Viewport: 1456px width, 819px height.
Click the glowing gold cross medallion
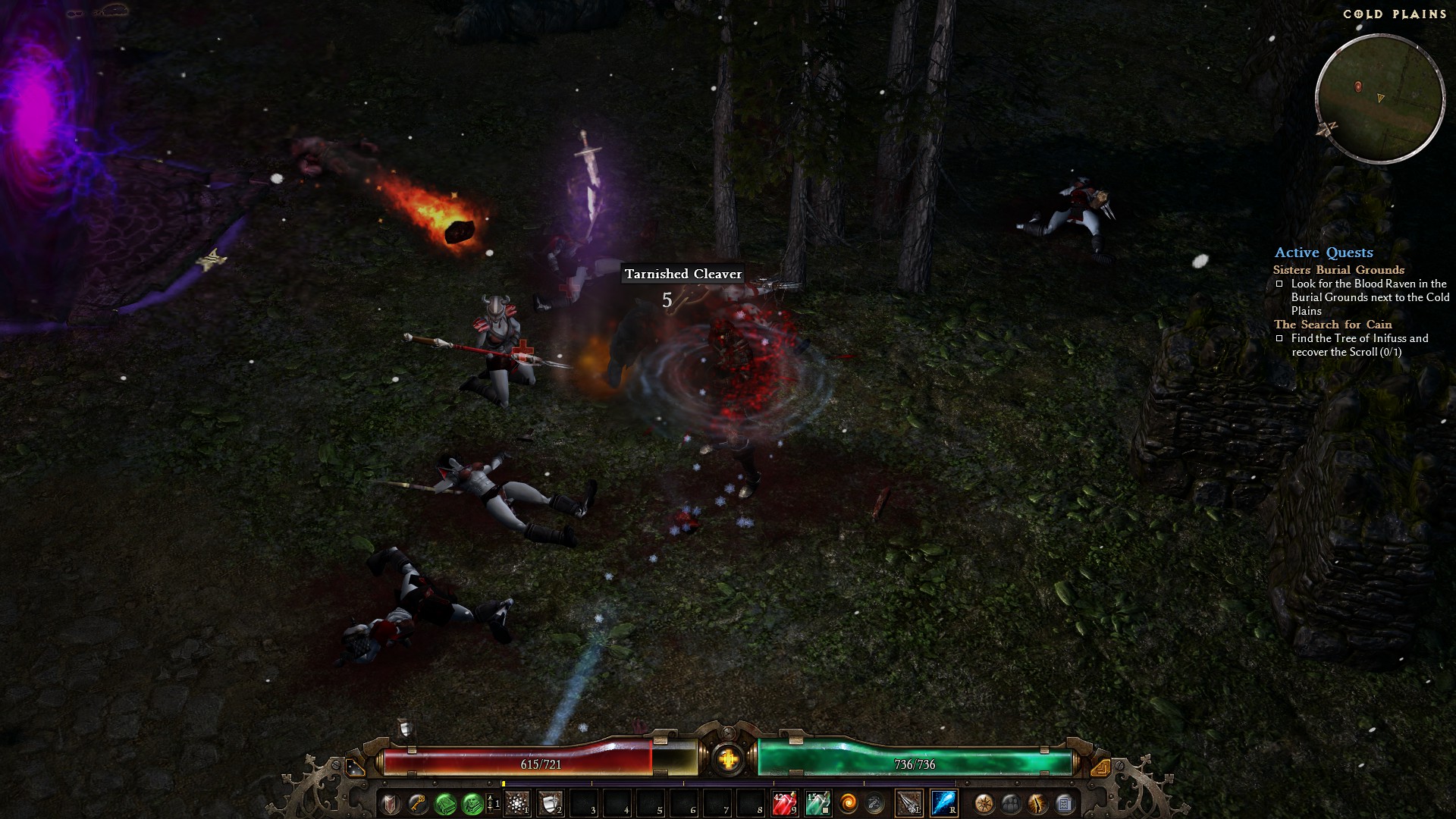click(x=728, y=758)
